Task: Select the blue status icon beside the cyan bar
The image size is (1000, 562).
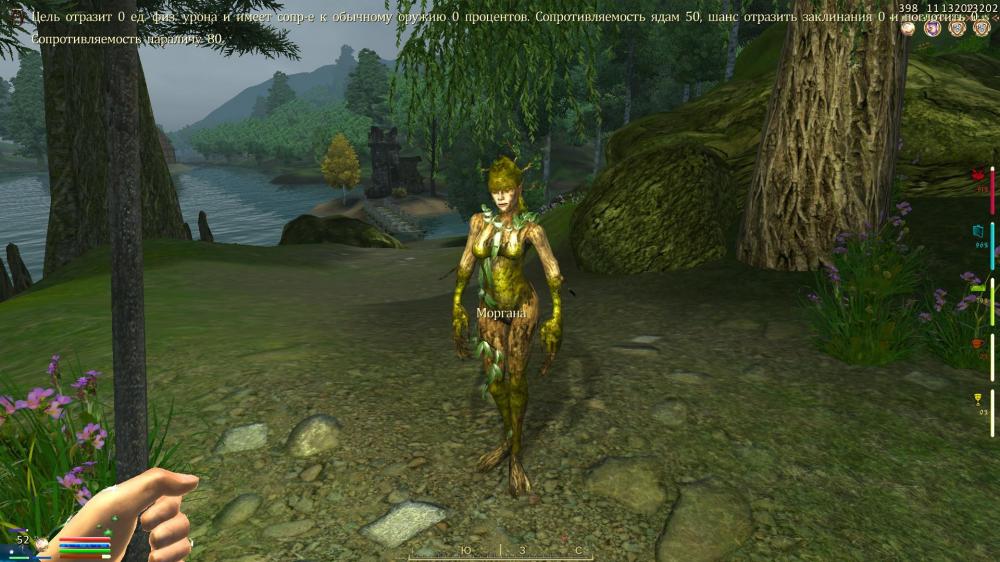Action: (x=979, y=231)
